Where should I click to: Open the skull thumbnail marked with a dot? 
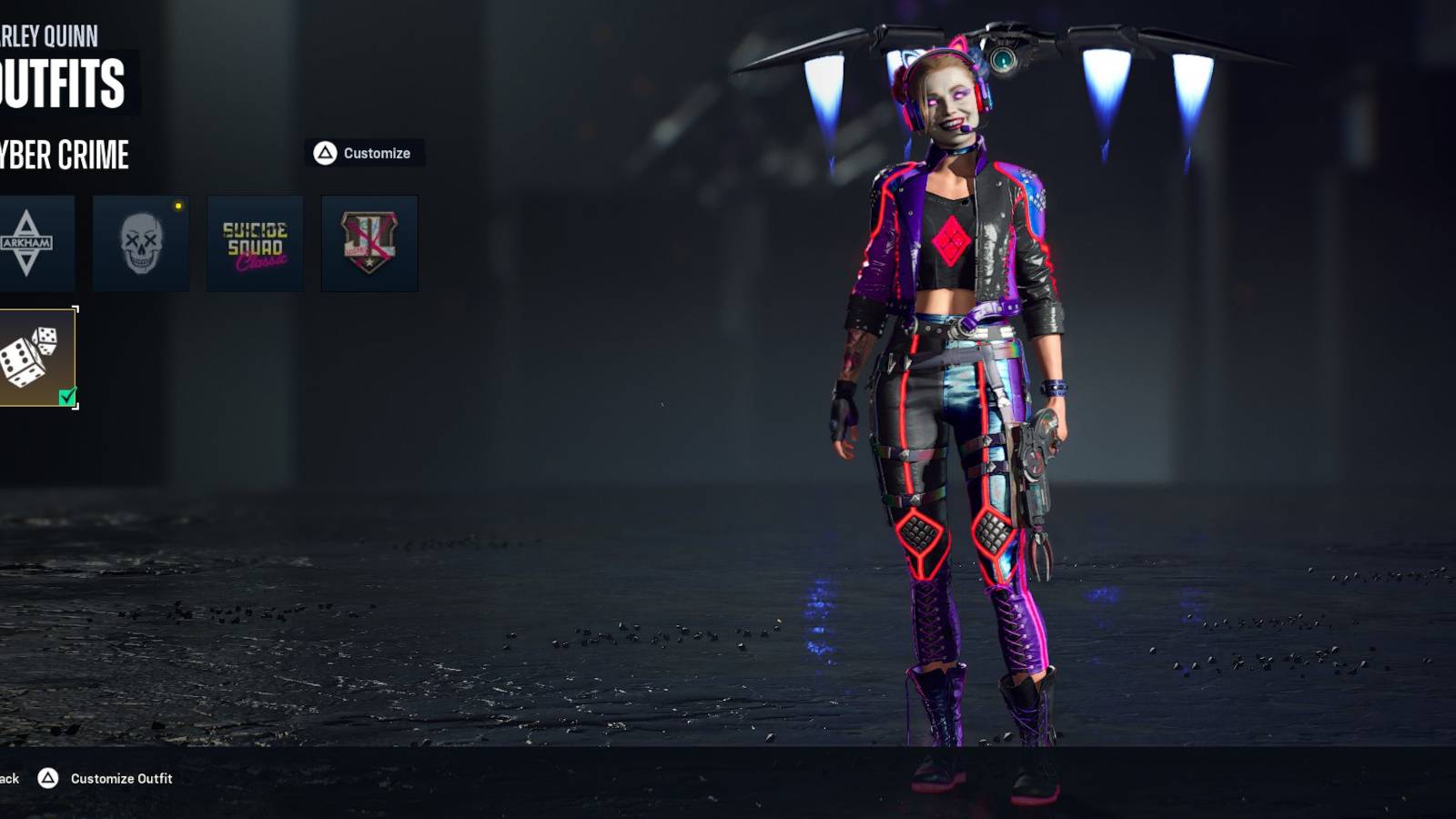pos(142,242)
